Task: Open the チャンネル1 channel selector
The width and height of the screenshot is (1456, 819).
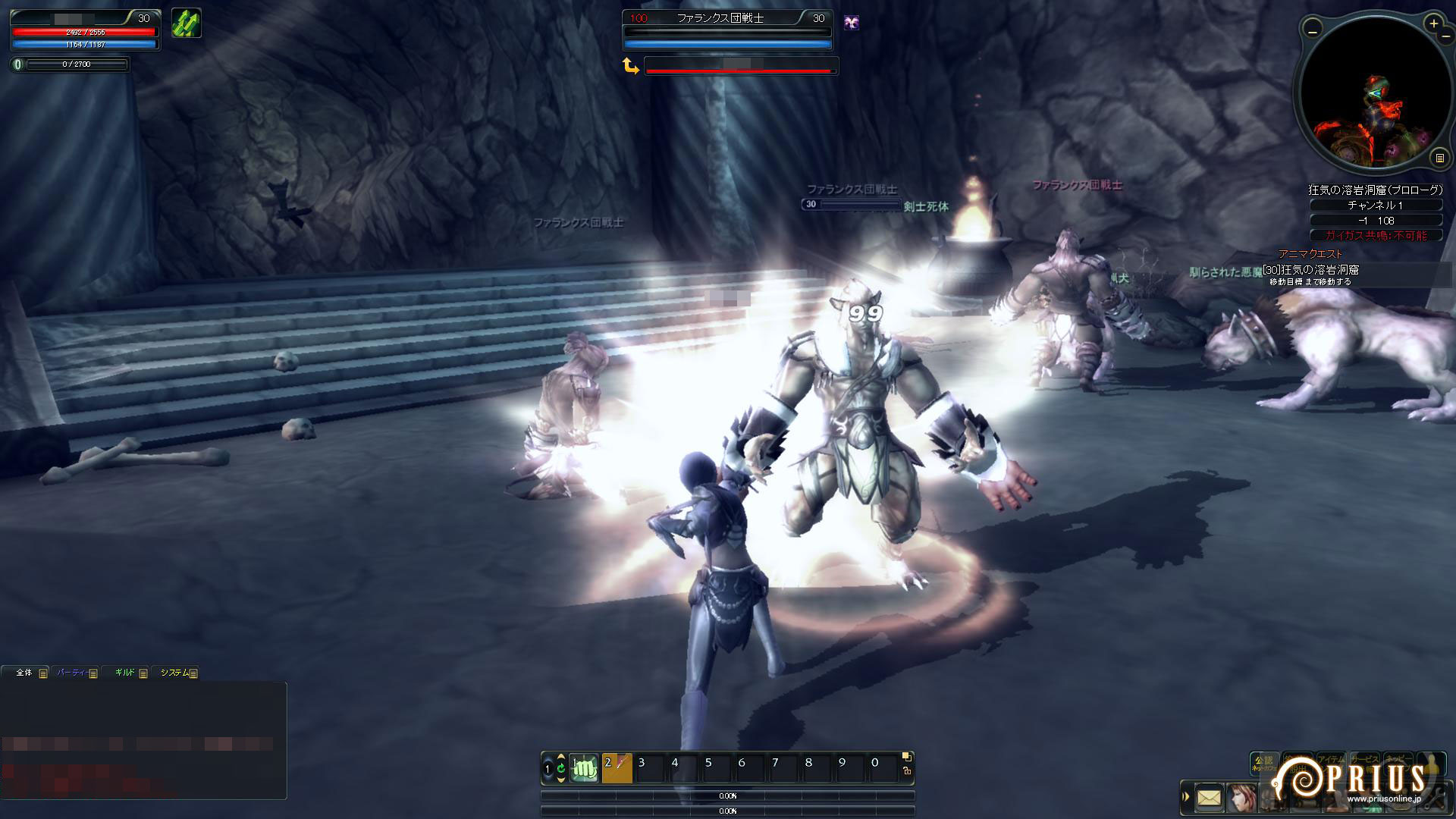Action: (1375, 206)
